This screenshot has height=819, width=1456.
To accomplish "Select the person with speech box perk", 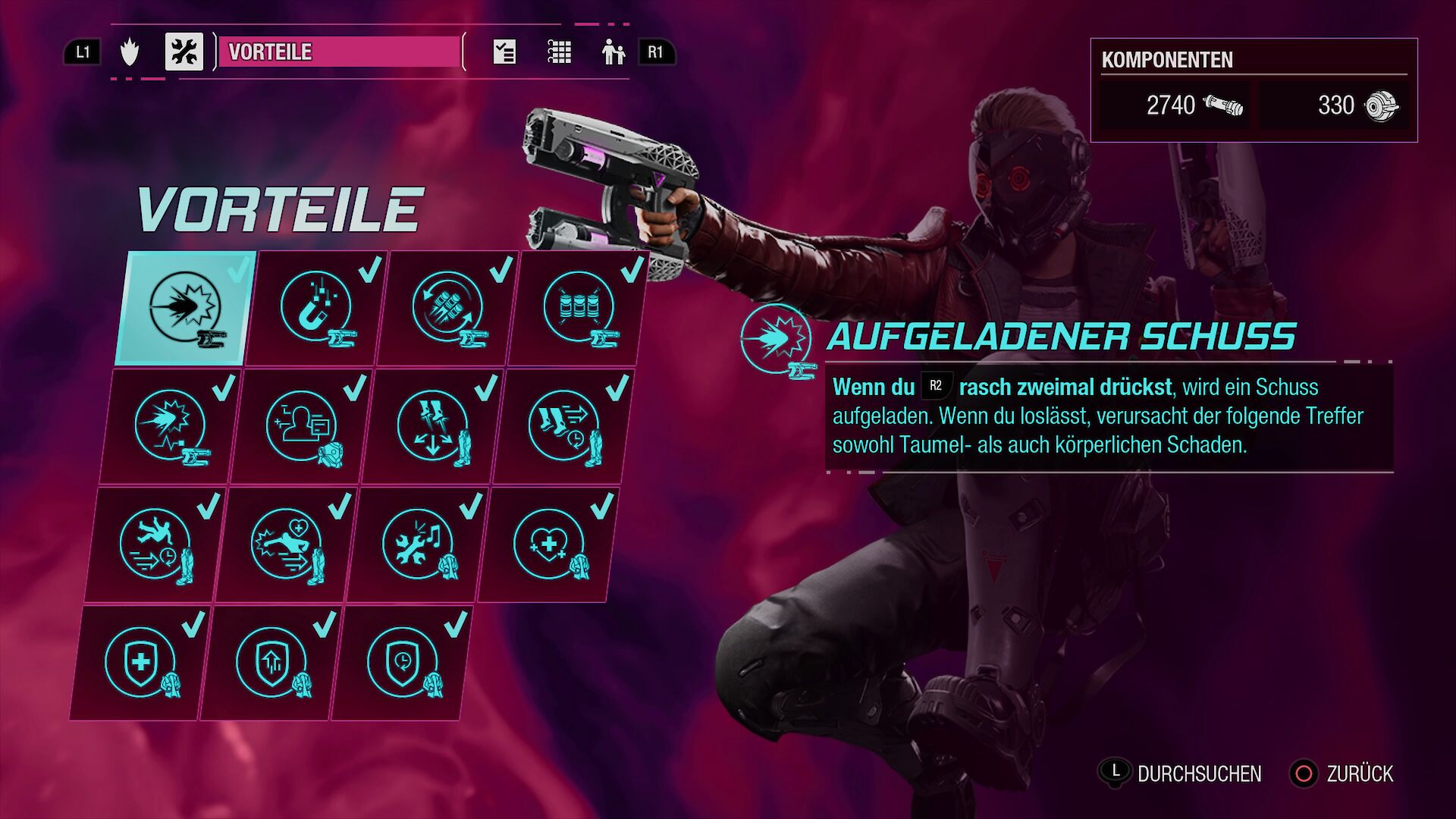I will coord(301,426).
